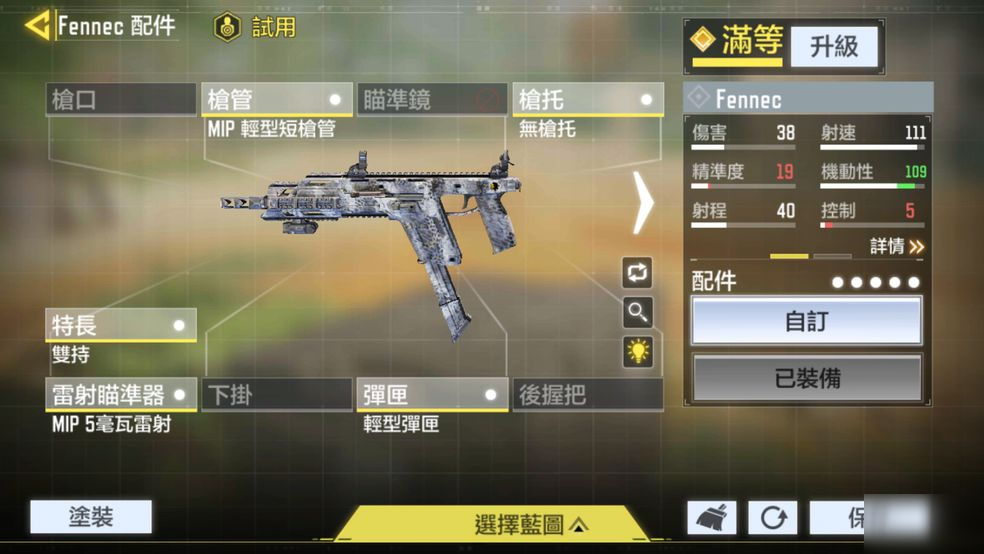
Task: Inspect weapon with the magnifier icon
Action: pyautogui.click(x=637, y=312)
